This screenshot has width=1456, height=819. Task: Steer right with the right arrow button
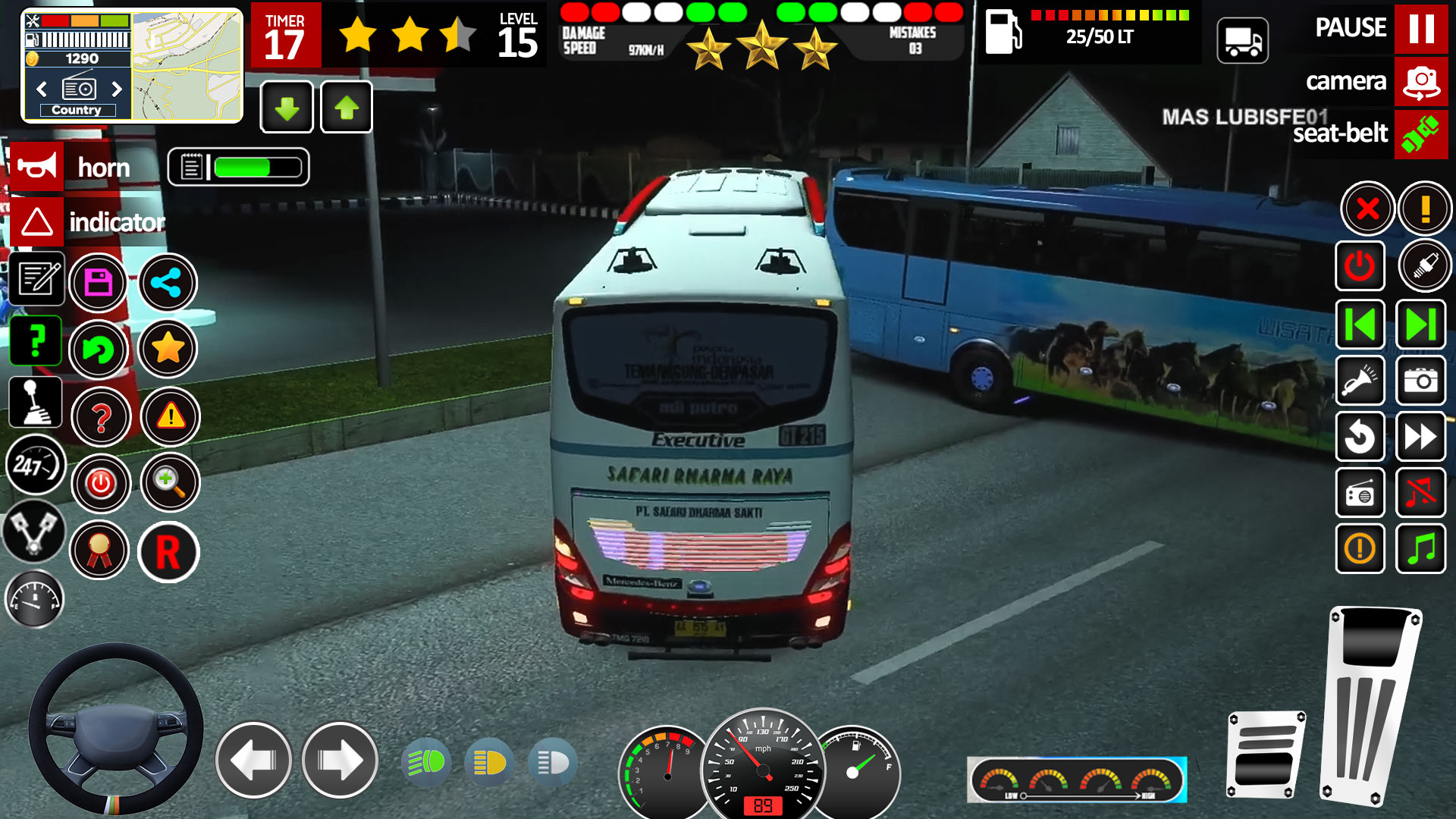point(340,760)
